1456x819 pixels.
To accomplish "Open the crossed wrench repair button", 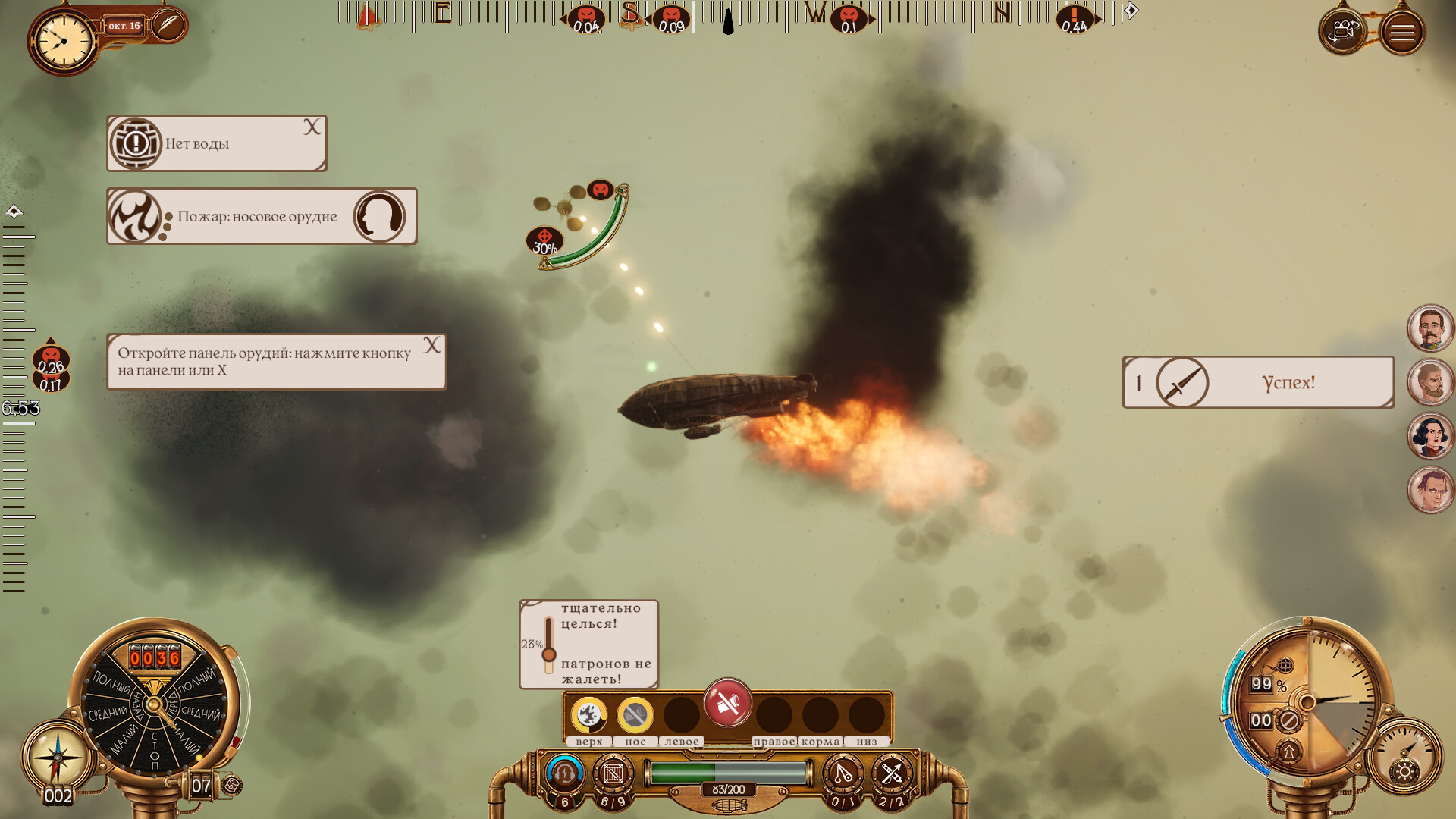I will point(891,774).
